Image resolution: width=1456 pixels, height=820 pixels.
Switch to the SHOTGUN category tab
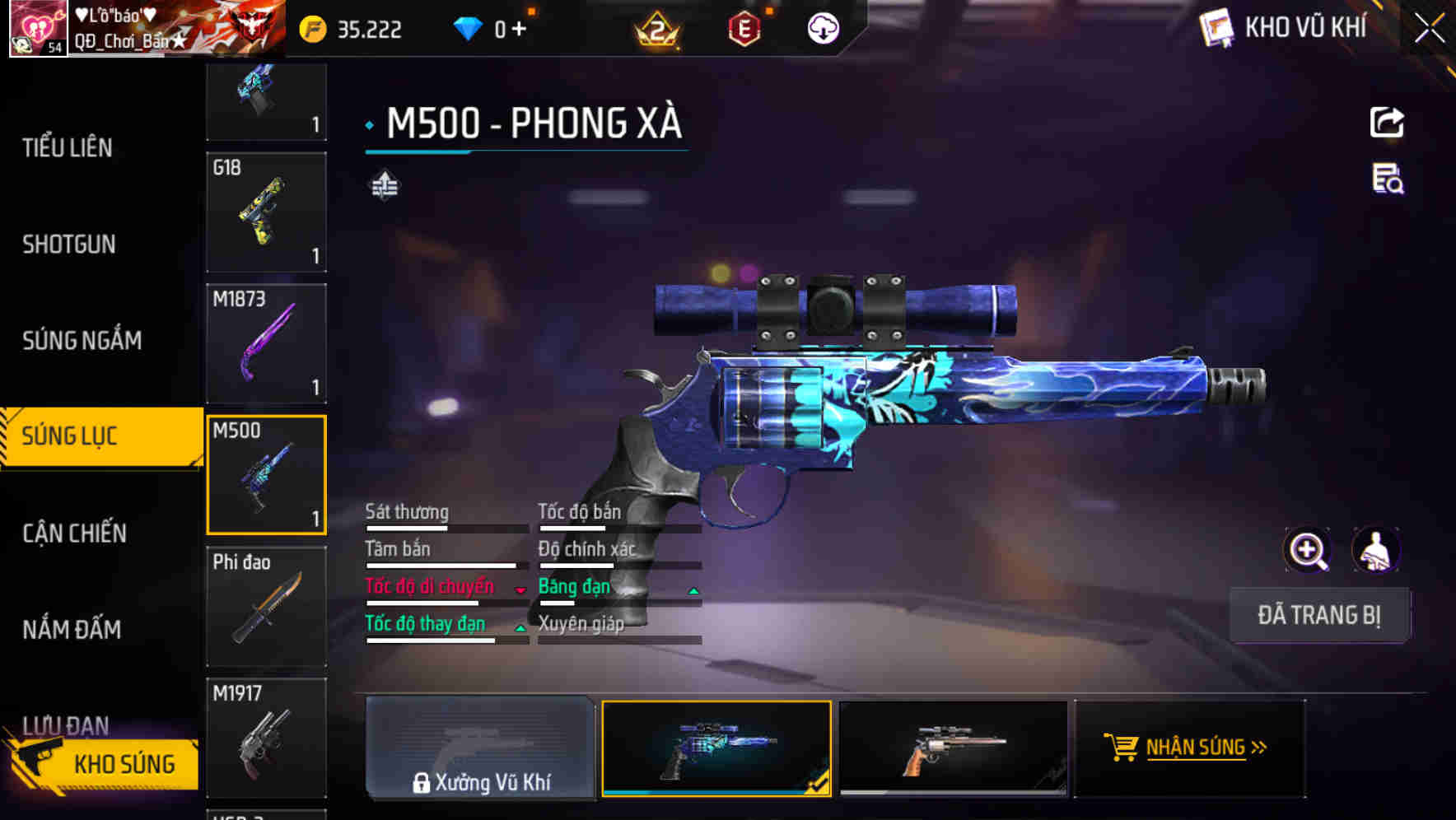click(x=69, y=245)
